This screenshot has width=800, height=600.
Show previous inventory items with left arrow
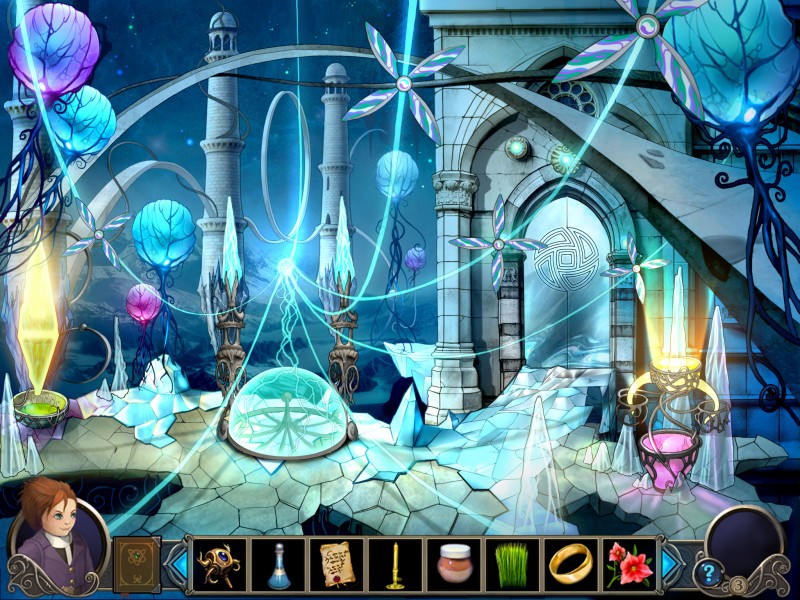177,564
